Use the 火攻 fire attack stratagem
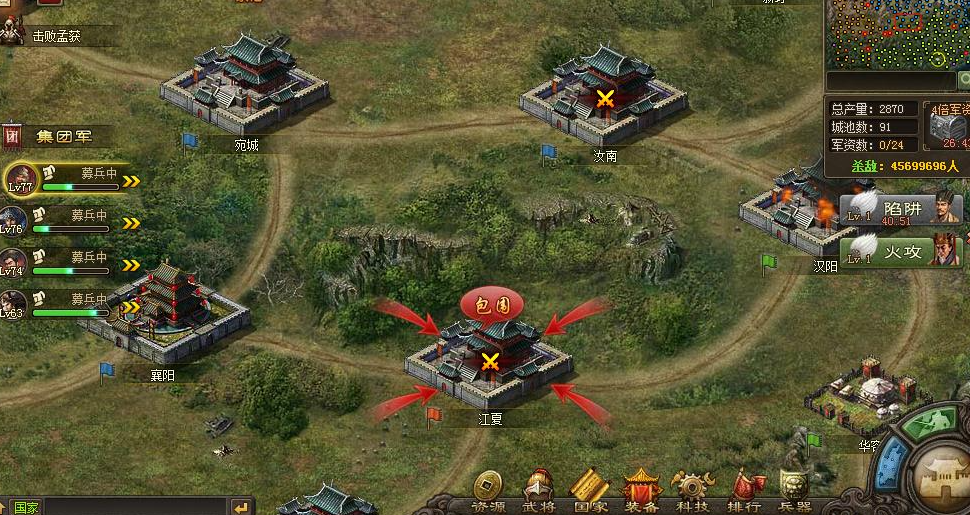Viewport: 970px width, 515px height. pos(901,249)
